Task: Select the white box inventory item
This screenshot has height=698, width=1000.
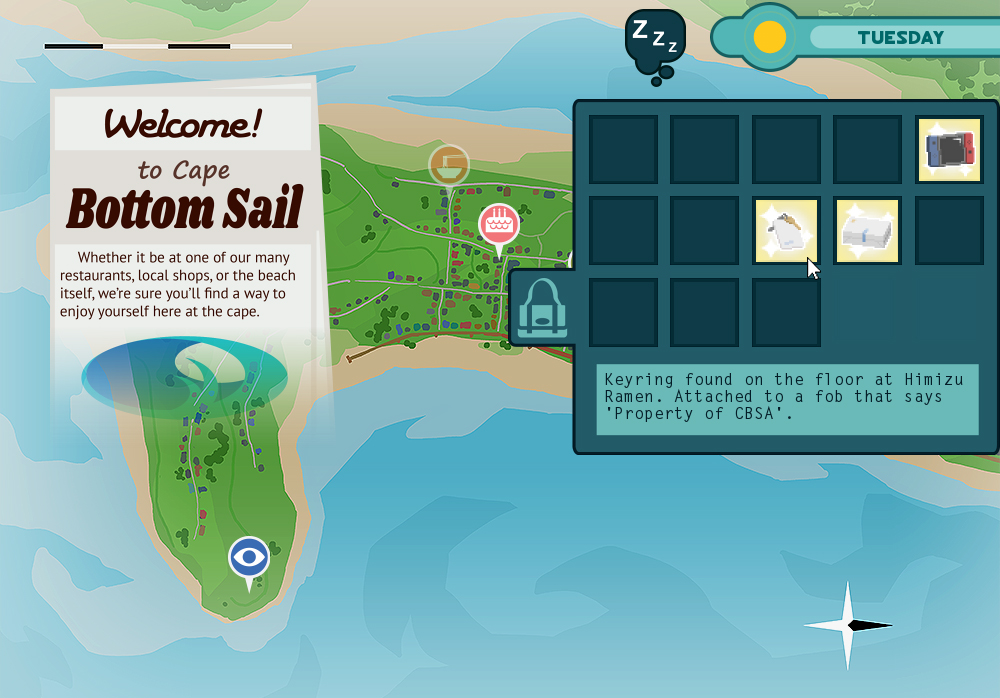Action: pyautogui.click(x=867, y=231)
